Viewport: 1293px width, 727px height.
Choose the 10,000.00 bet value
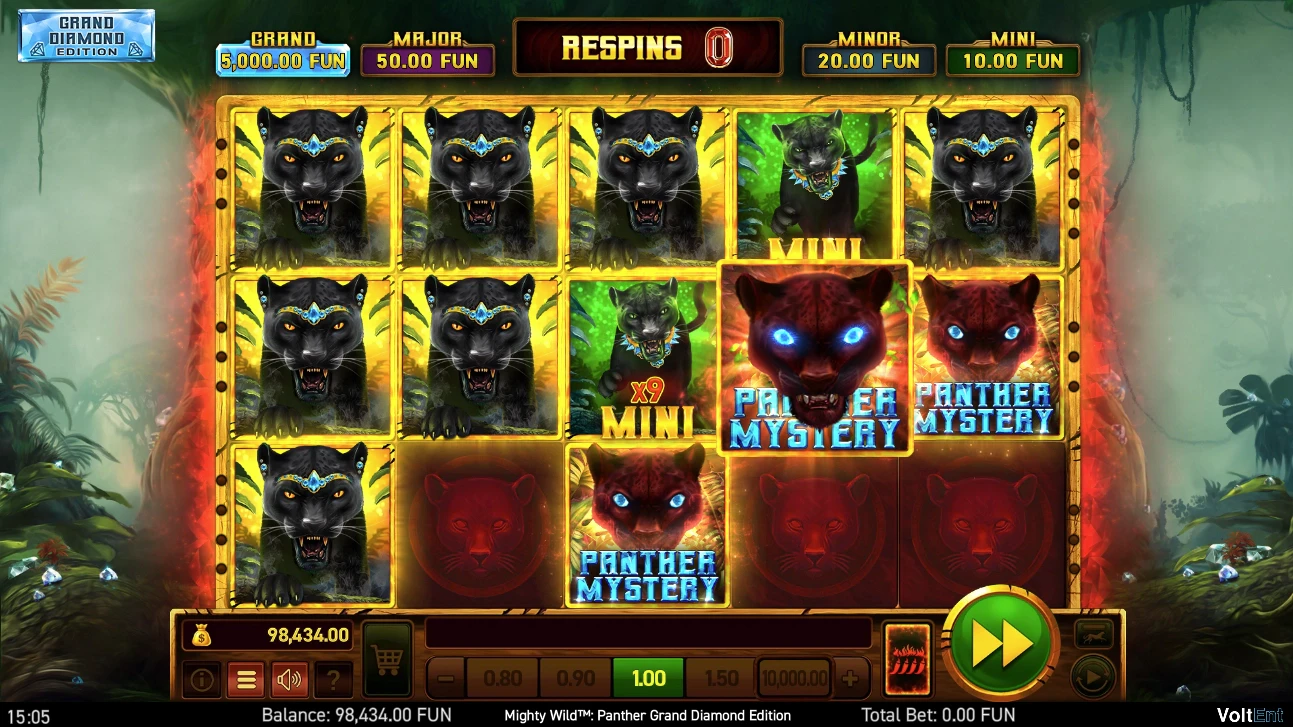click(x=795, y=679)
